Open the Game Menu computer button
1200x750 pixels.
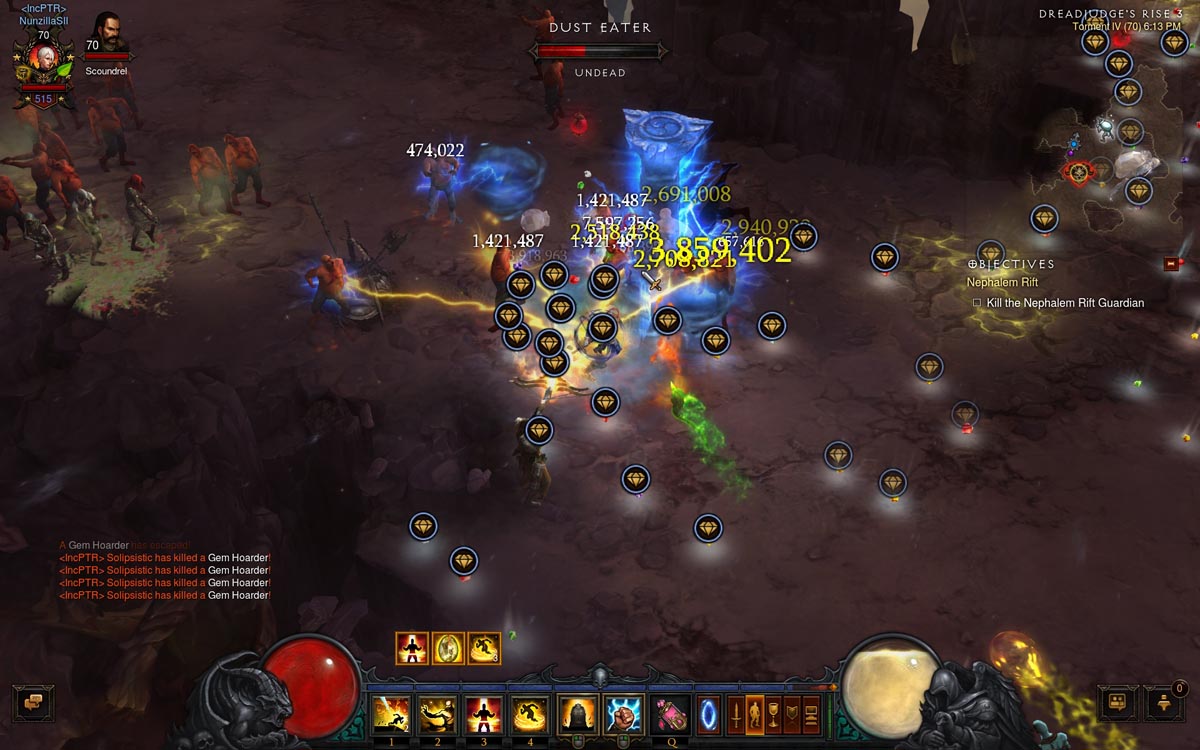811,715
